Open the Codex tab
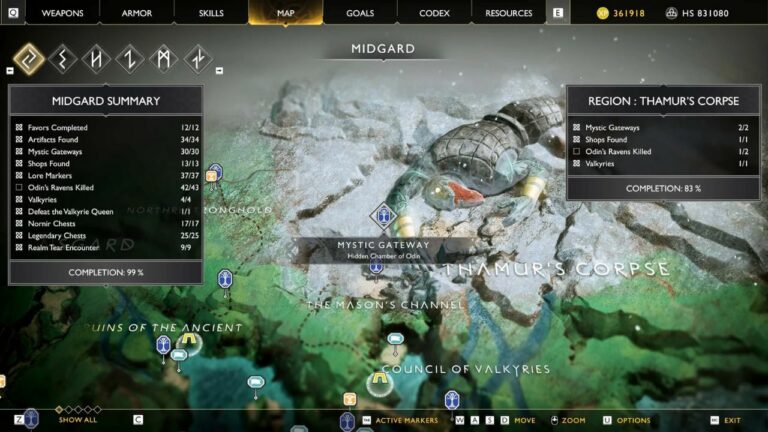 [434, 13]
